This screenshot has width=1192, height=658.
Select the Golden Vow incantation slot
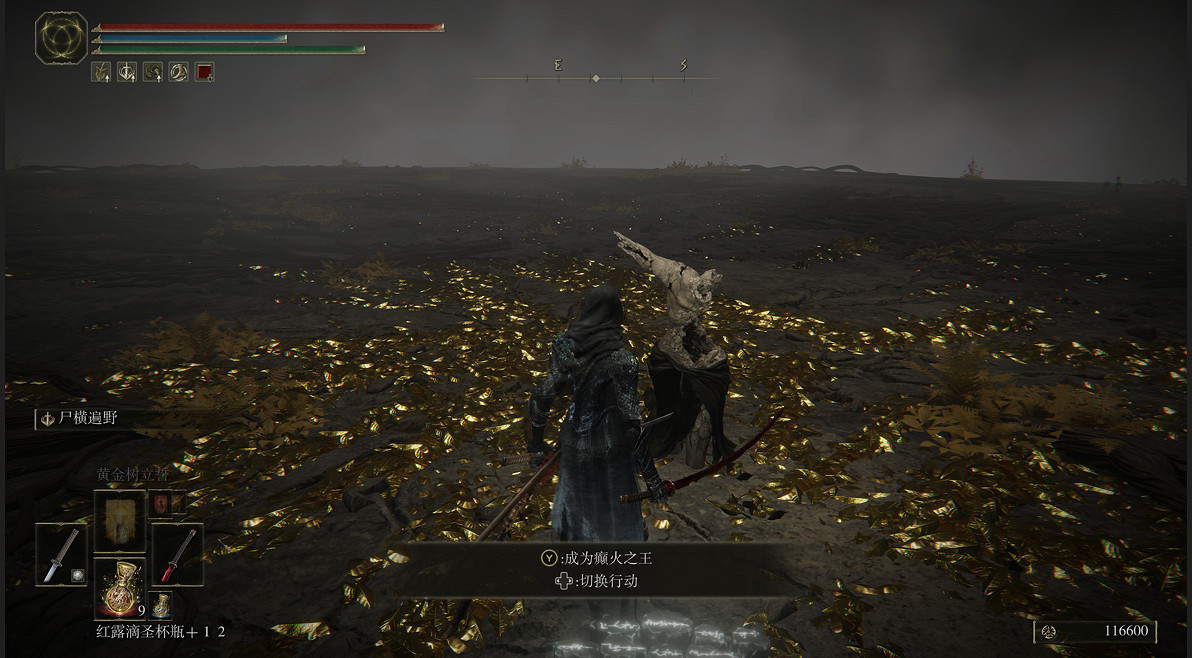pyautogui.click(x=120, y=520)
